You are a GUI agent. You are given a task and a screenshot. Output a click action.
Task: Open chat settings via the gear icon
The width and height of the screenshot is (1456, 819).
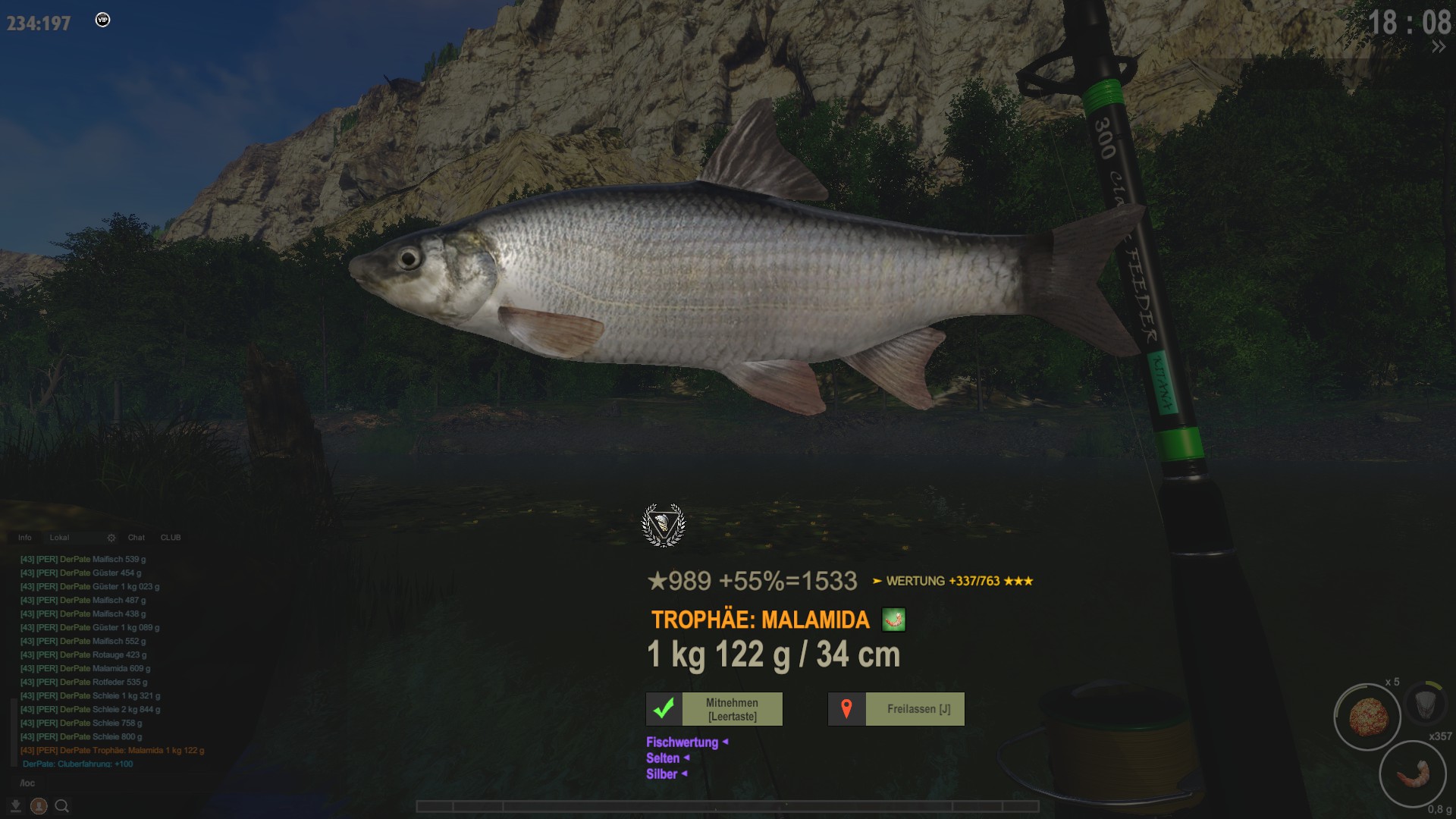[x=111, y=538]
